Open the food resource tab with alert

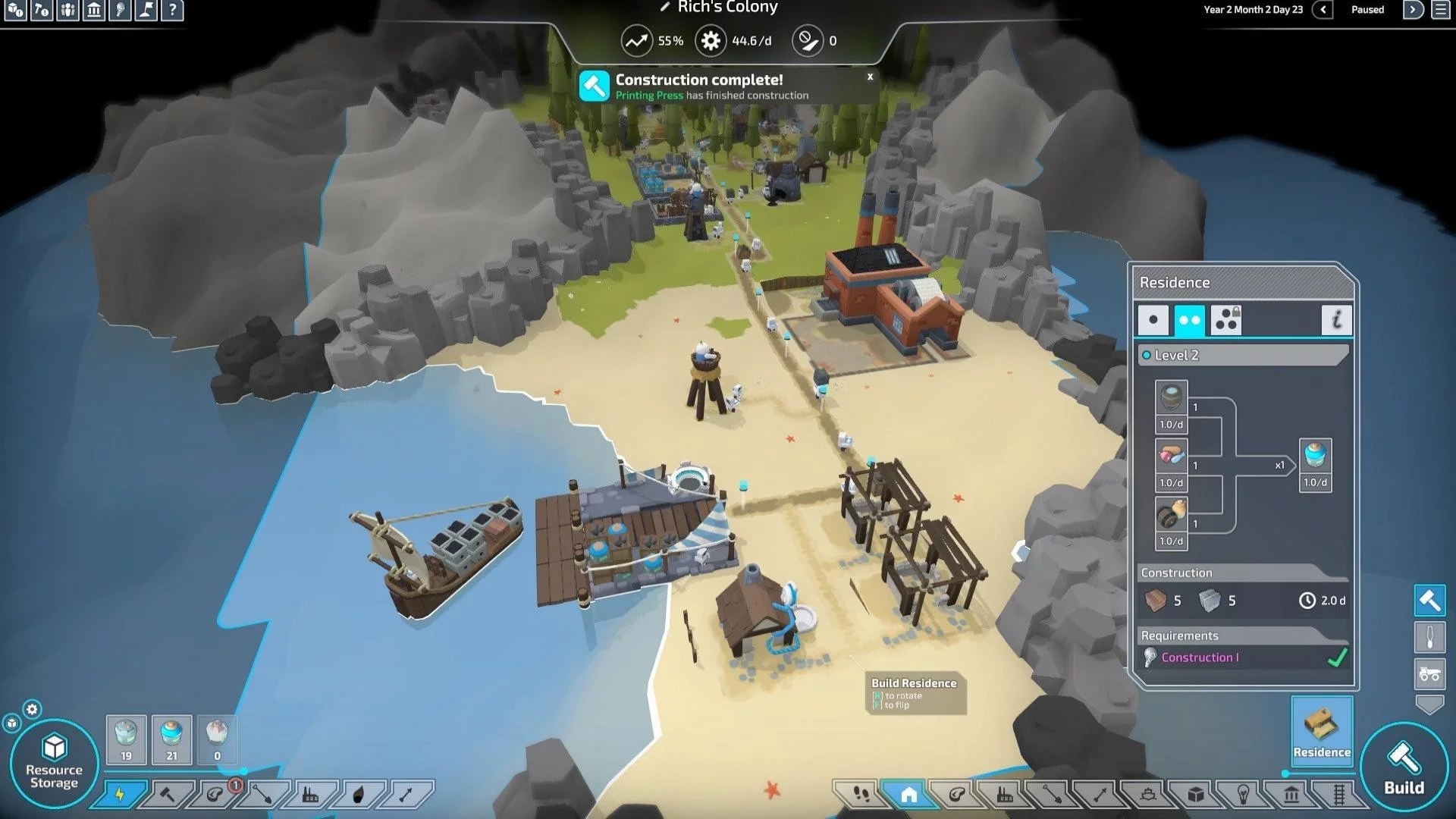[x=215, y=794]
